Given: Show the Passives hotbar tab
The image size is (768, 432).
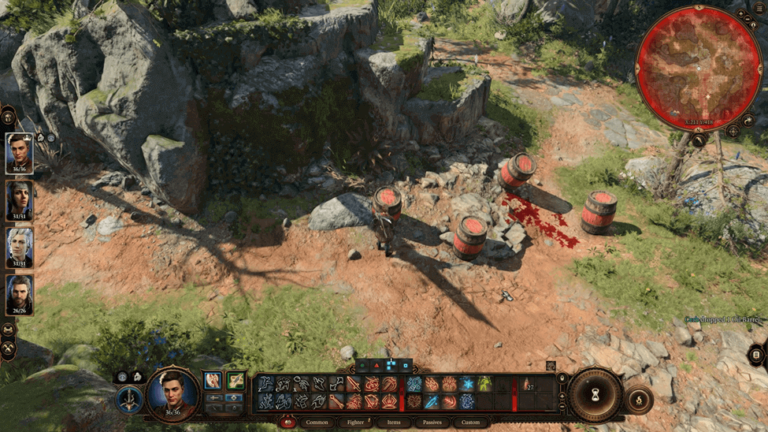Looking at the screenshot, I should (433, 423).
